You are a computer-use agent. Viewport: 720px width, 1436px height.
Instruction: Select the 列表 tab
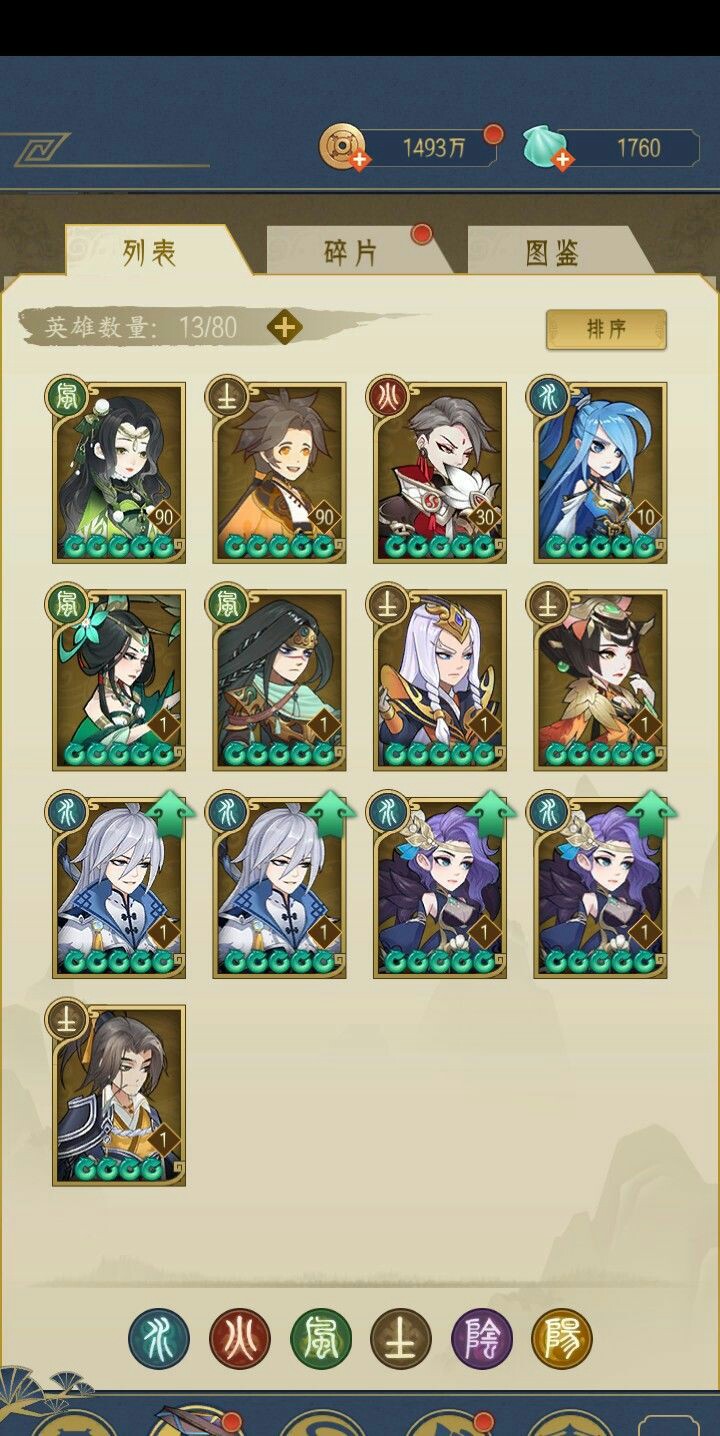(x=150, y=252)
